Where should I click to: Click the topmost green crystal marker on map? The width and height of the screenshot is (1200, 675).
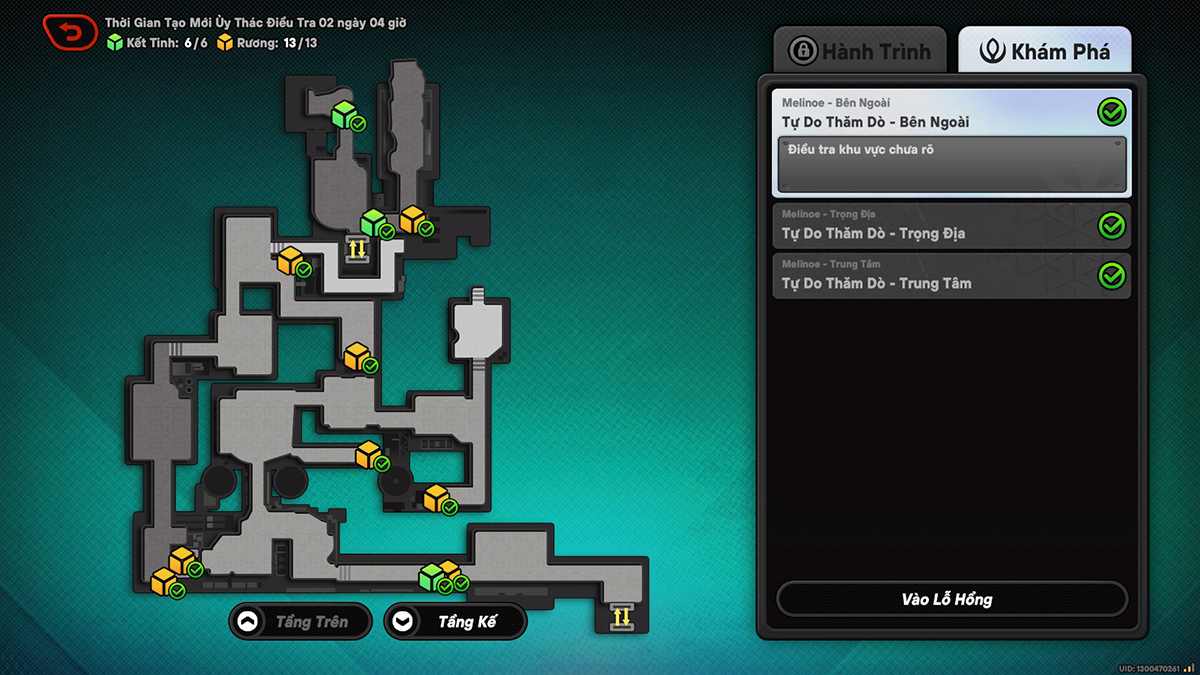[x=345, y=114]
